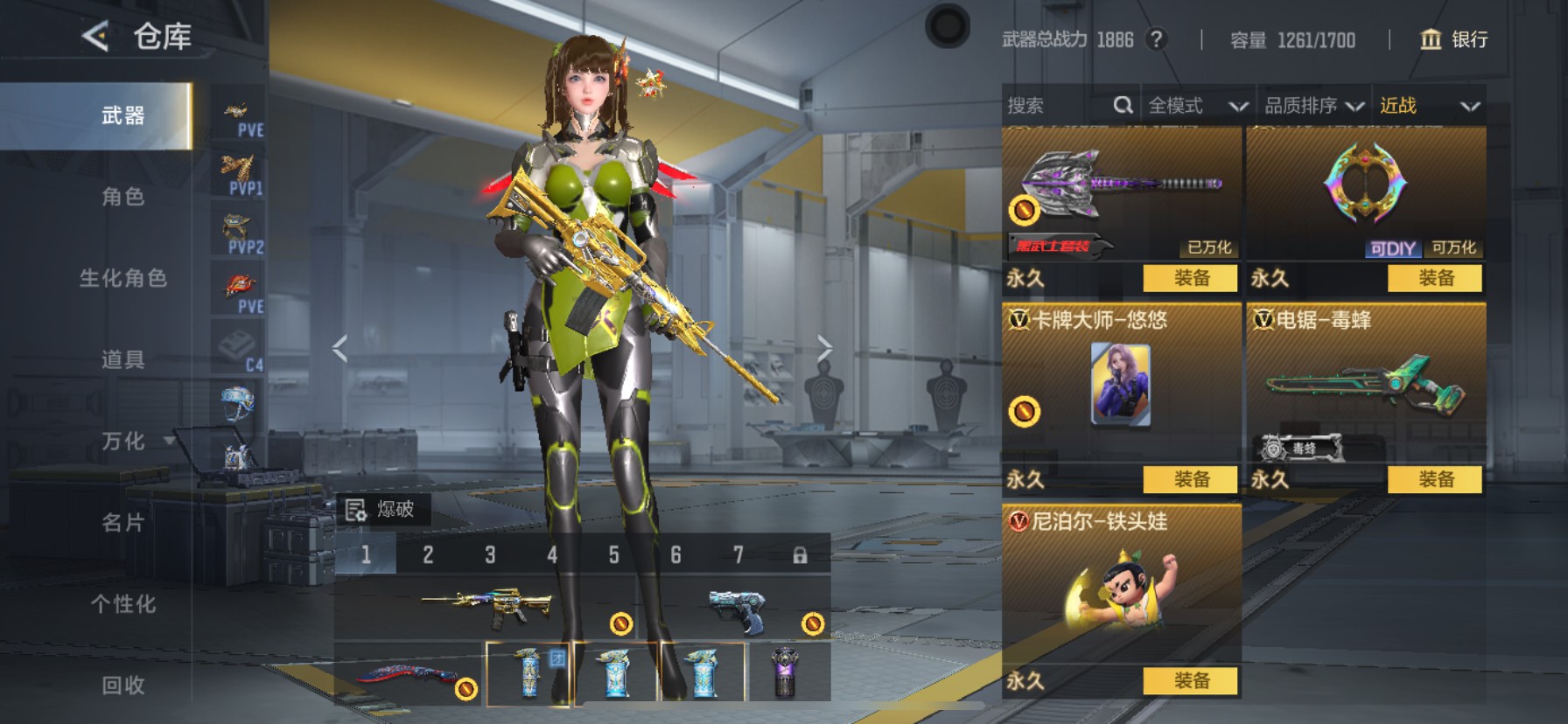Open the 银行 bank
Screen dimensions: 1568x724
tap(1453, 39)
